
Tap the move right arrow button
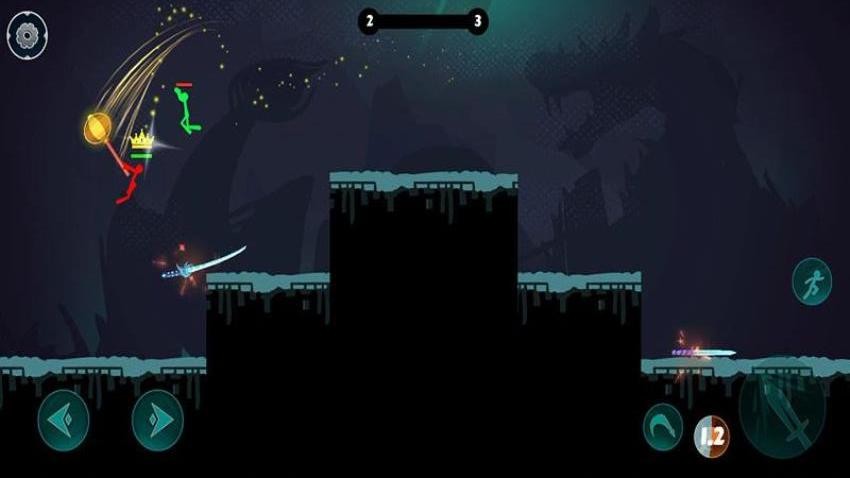158,420
